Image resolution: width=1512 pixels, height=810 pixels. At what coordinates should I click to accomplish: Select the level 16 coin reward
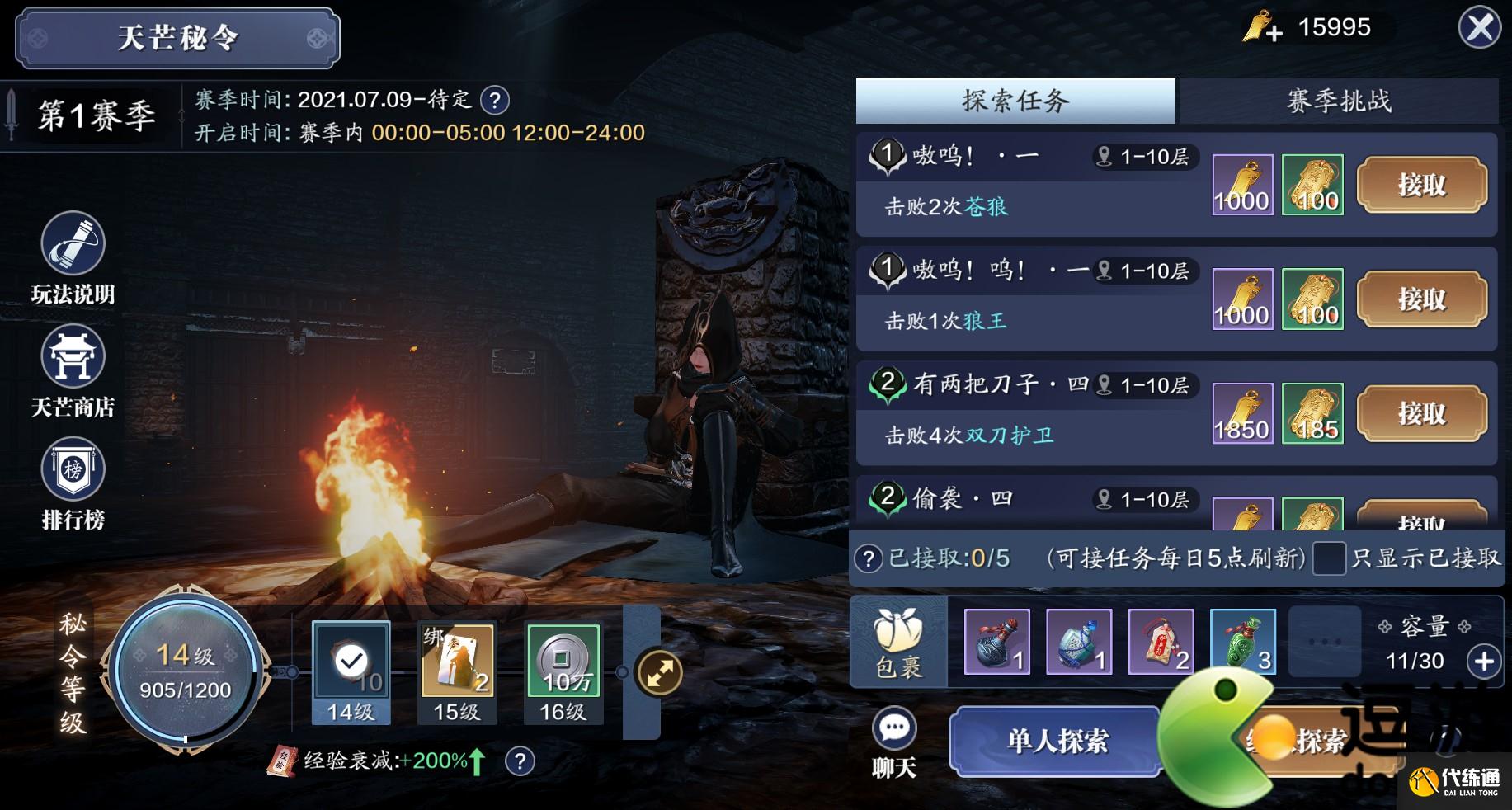[563, 662]
